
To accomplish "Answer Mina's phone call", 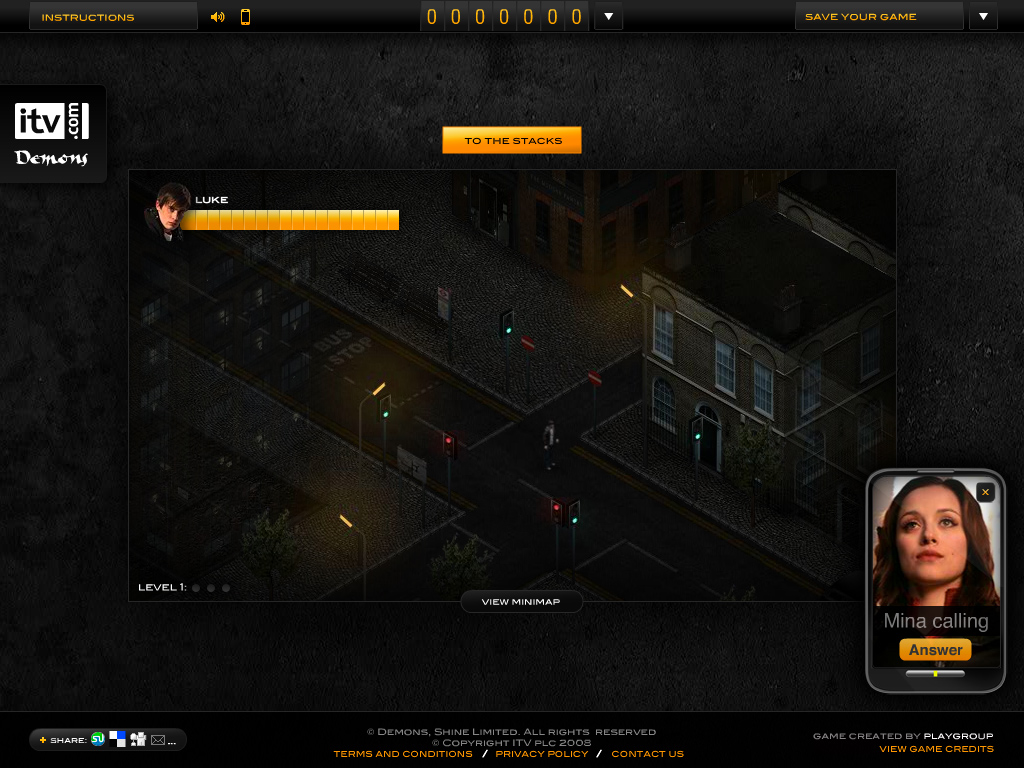I will coord(935,650).
